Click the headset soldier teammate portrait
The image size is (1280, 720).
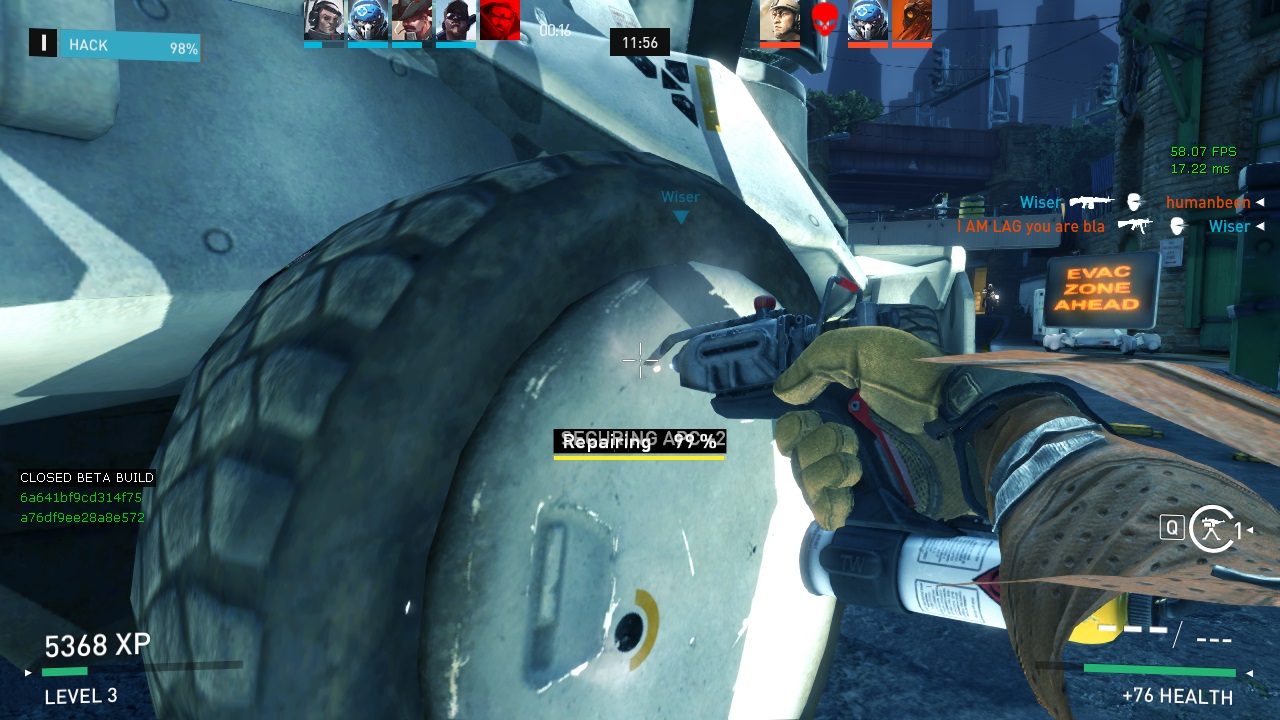(324, 20)
